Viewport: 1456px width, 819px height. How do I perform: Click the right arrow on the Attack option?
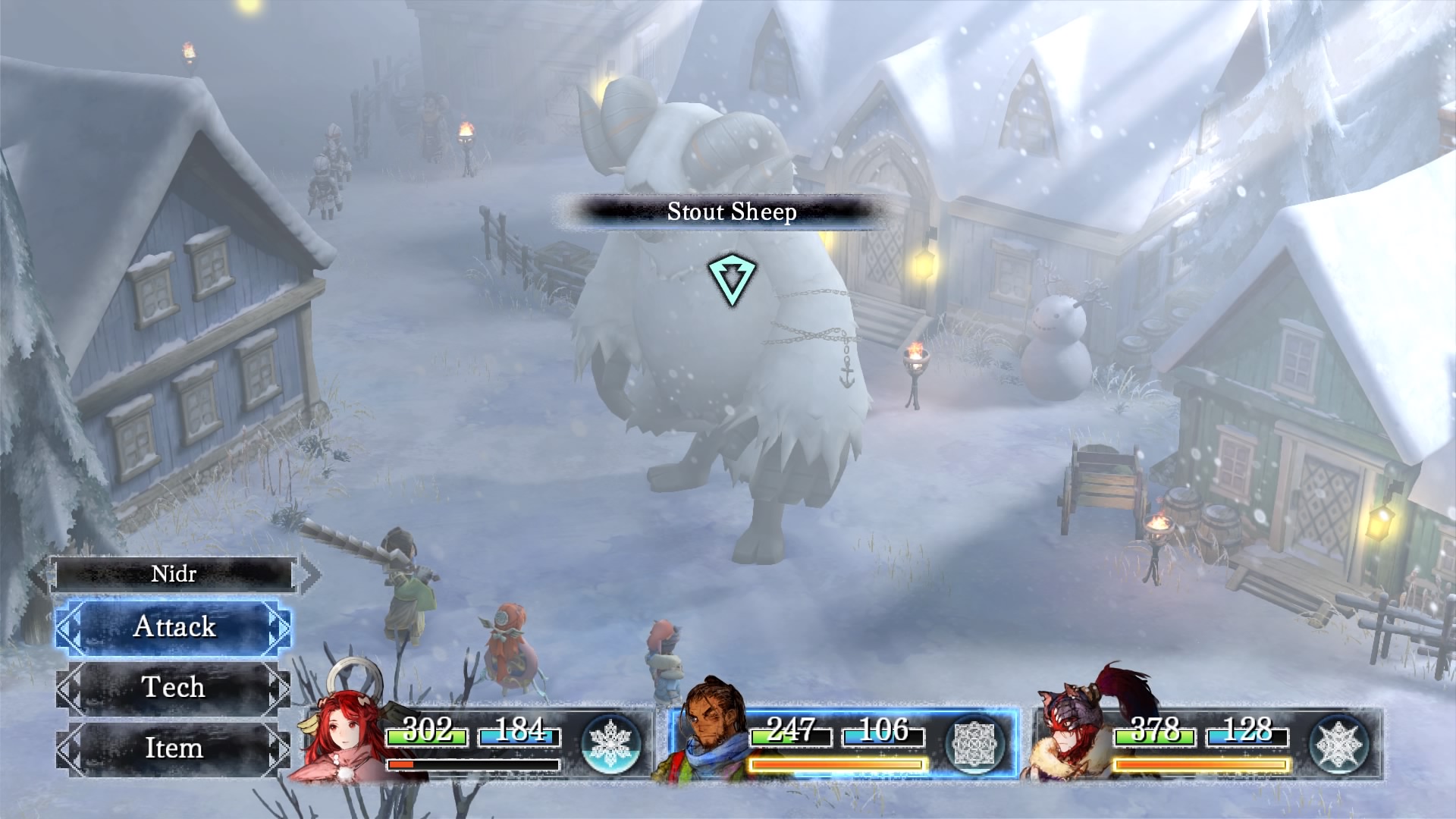click(x=280, y=626)
